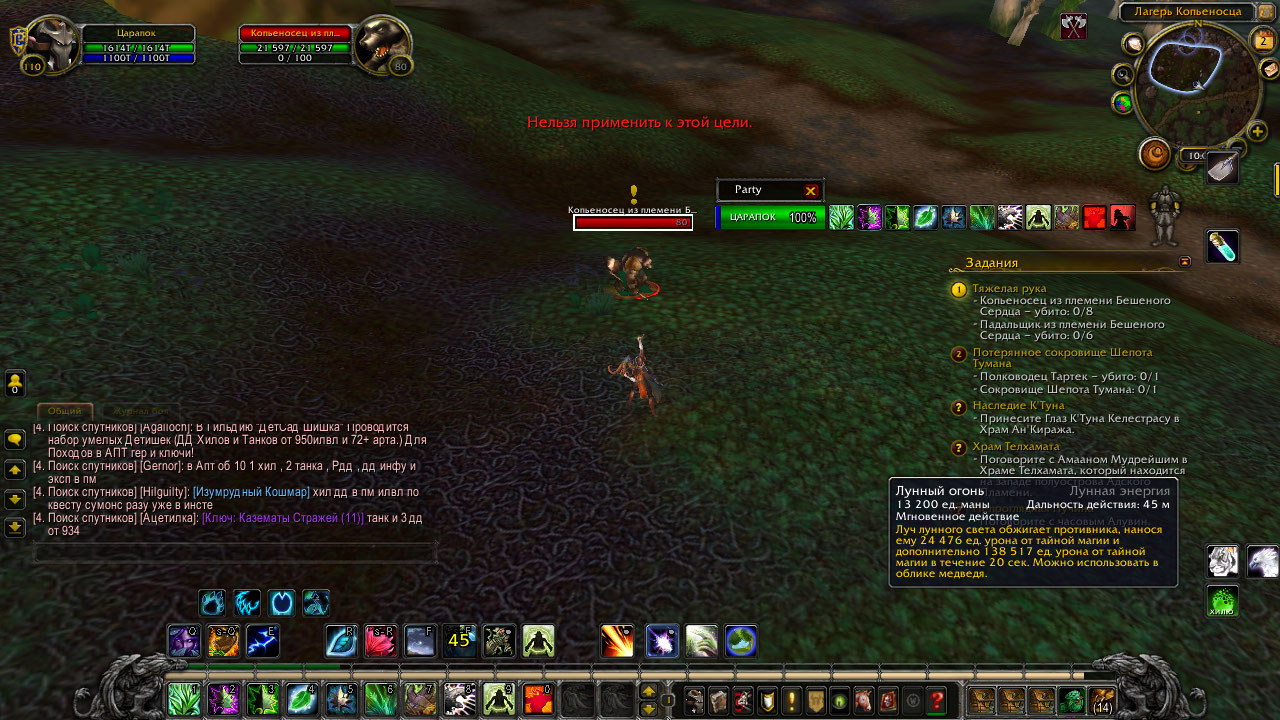Image resolution: width=1280 pixels, height=720 pixels.
Task: Open the Тяжелая рука quest entry
Action: point(1009,288)
